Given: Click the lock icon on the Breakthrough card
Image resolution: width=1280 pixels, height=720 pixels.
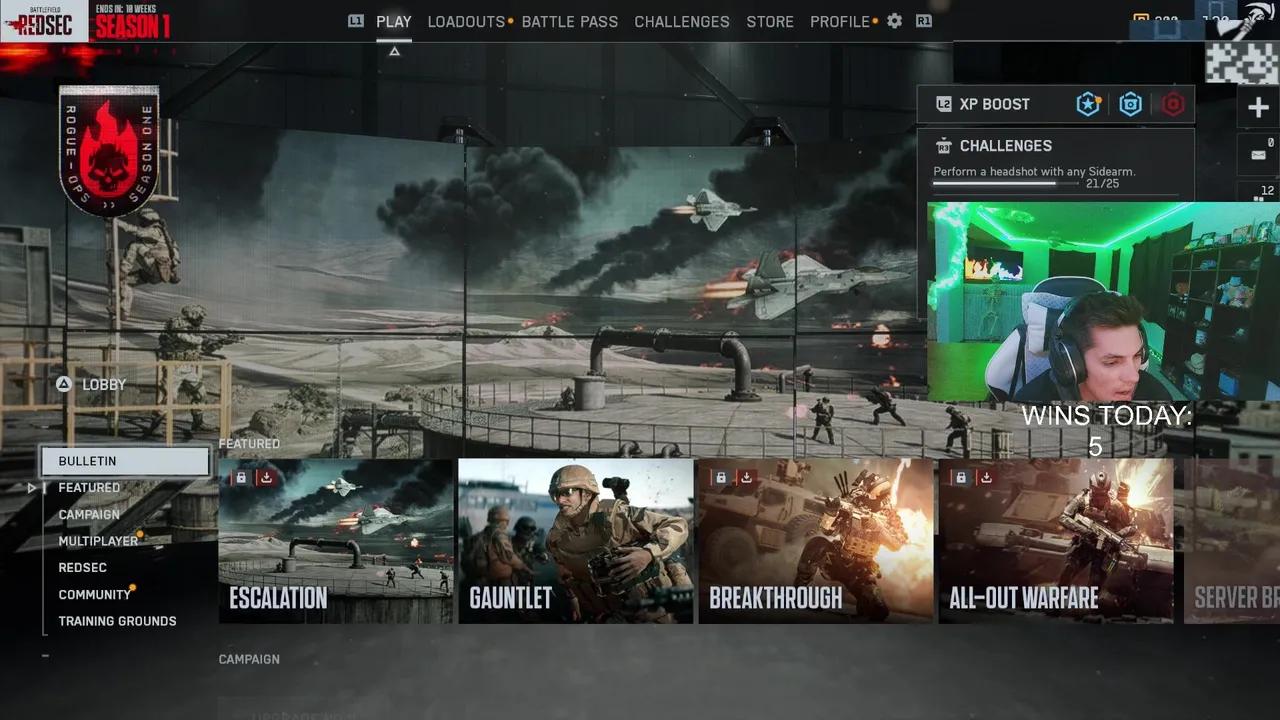Looking at the screenshot, I should (721, 477).
